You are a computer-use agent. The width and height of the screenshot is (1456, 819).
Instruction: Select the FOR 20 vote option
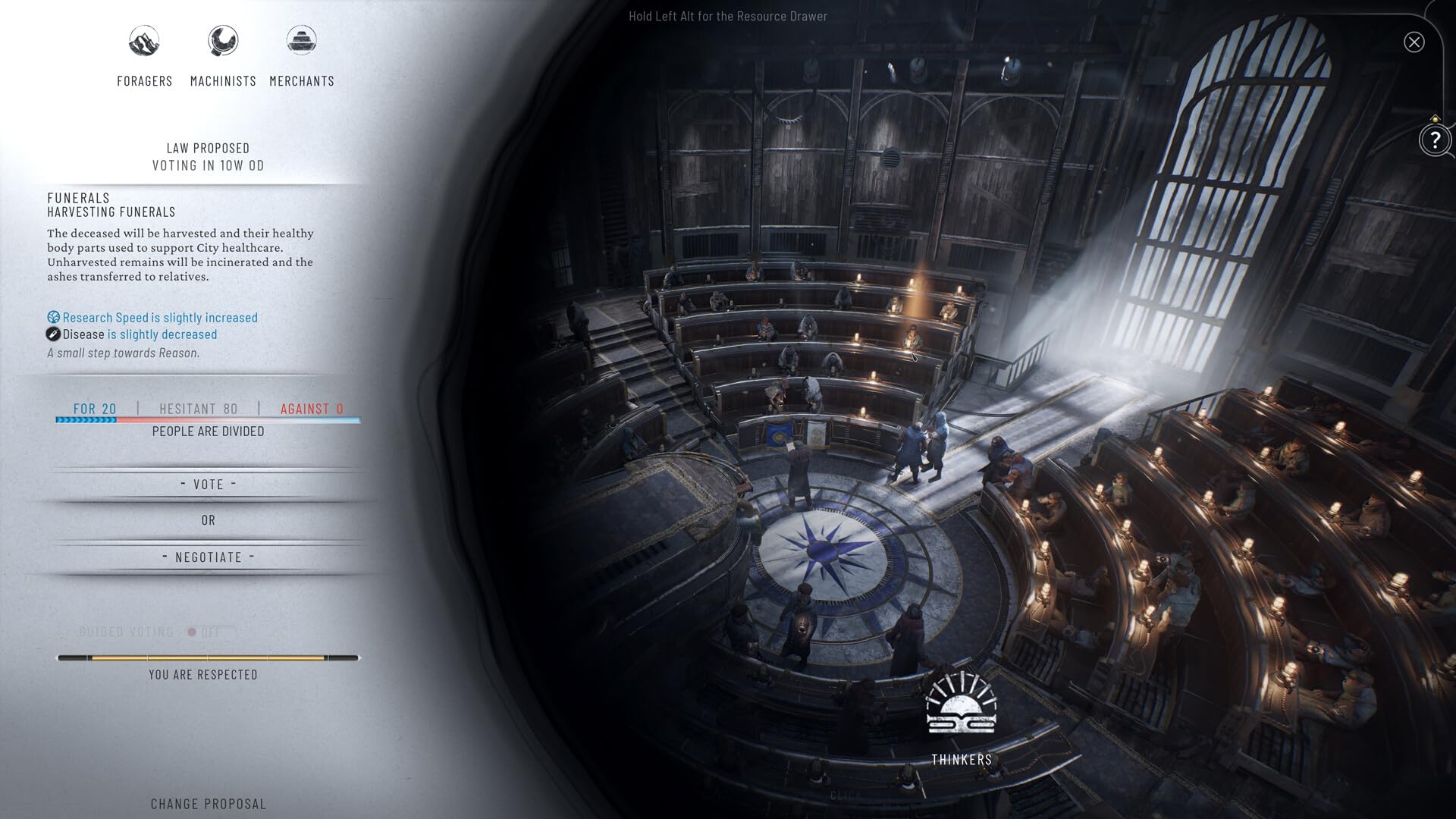pos(95,409)
